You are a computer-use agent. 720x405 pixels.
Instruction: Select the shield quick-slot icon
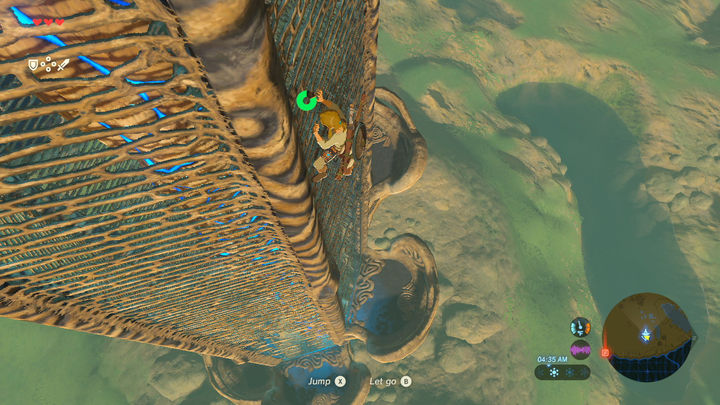tap(33, 65)
